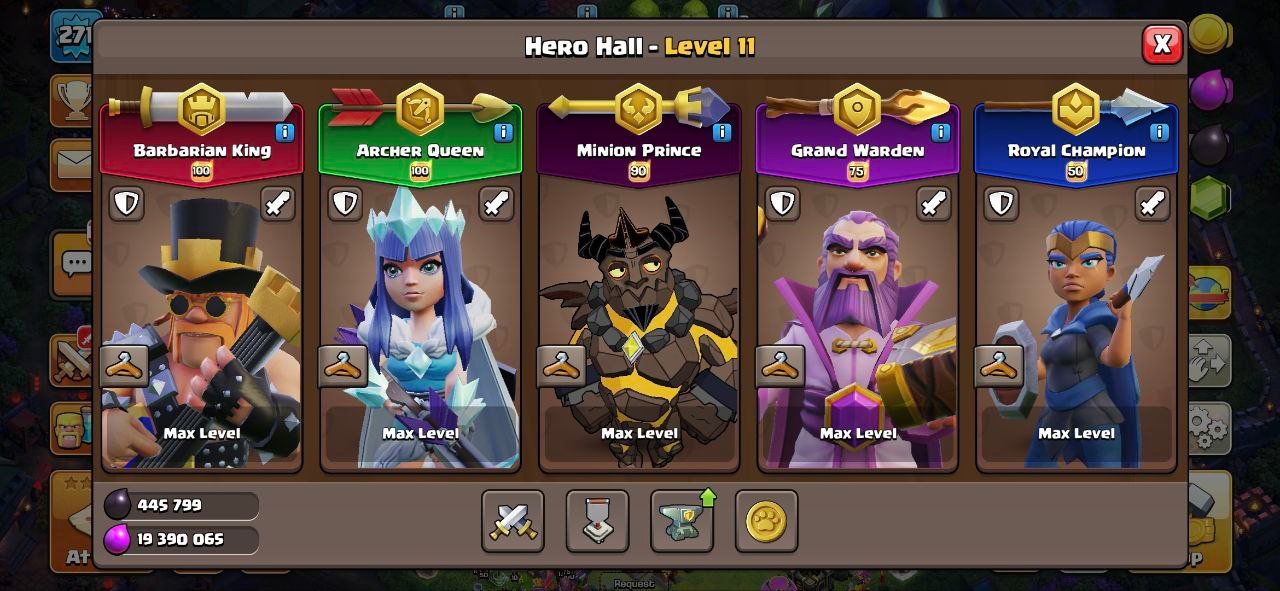1280x591 pixels.
Task: Toggle Barbarian King shield mode
Action: [x=126, y=204]
